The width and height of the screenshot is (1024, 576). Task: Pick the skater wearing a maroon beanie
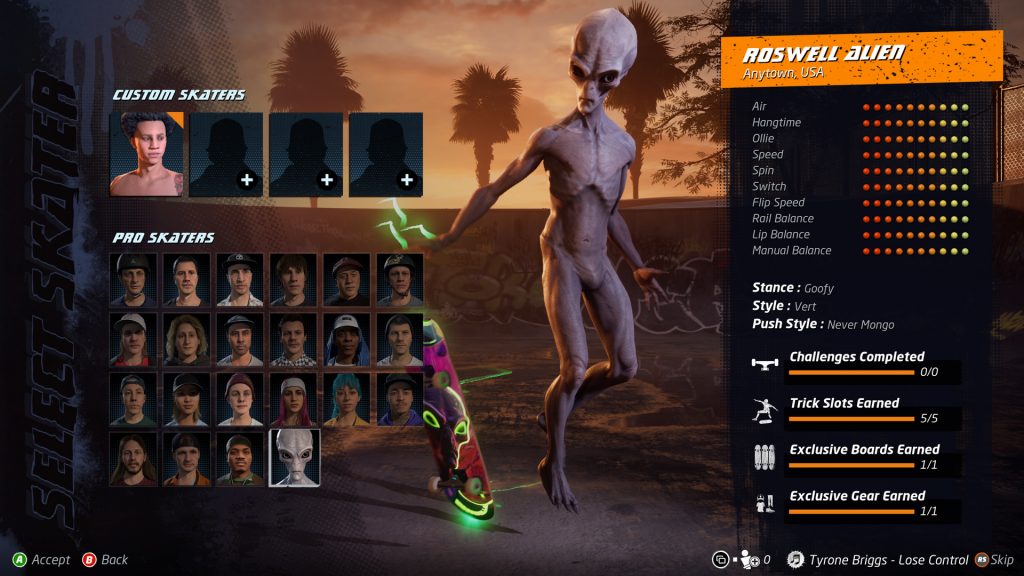pyautogui.click(x=241, y=399)
